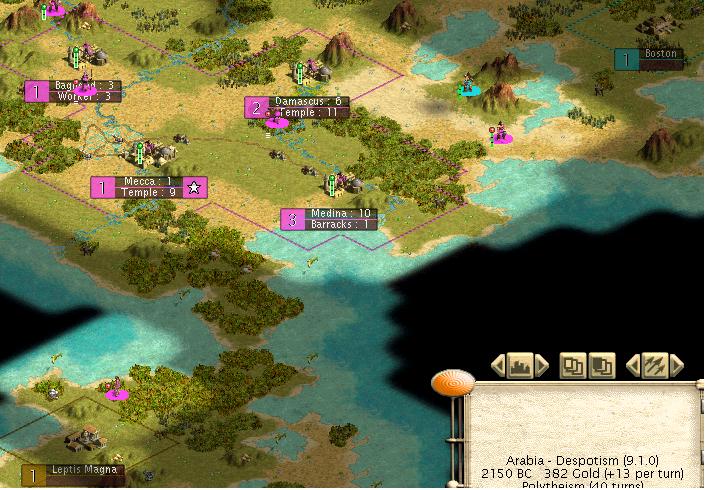
Task: Click the darker overlapping squares button
Action: coord(601,366)
